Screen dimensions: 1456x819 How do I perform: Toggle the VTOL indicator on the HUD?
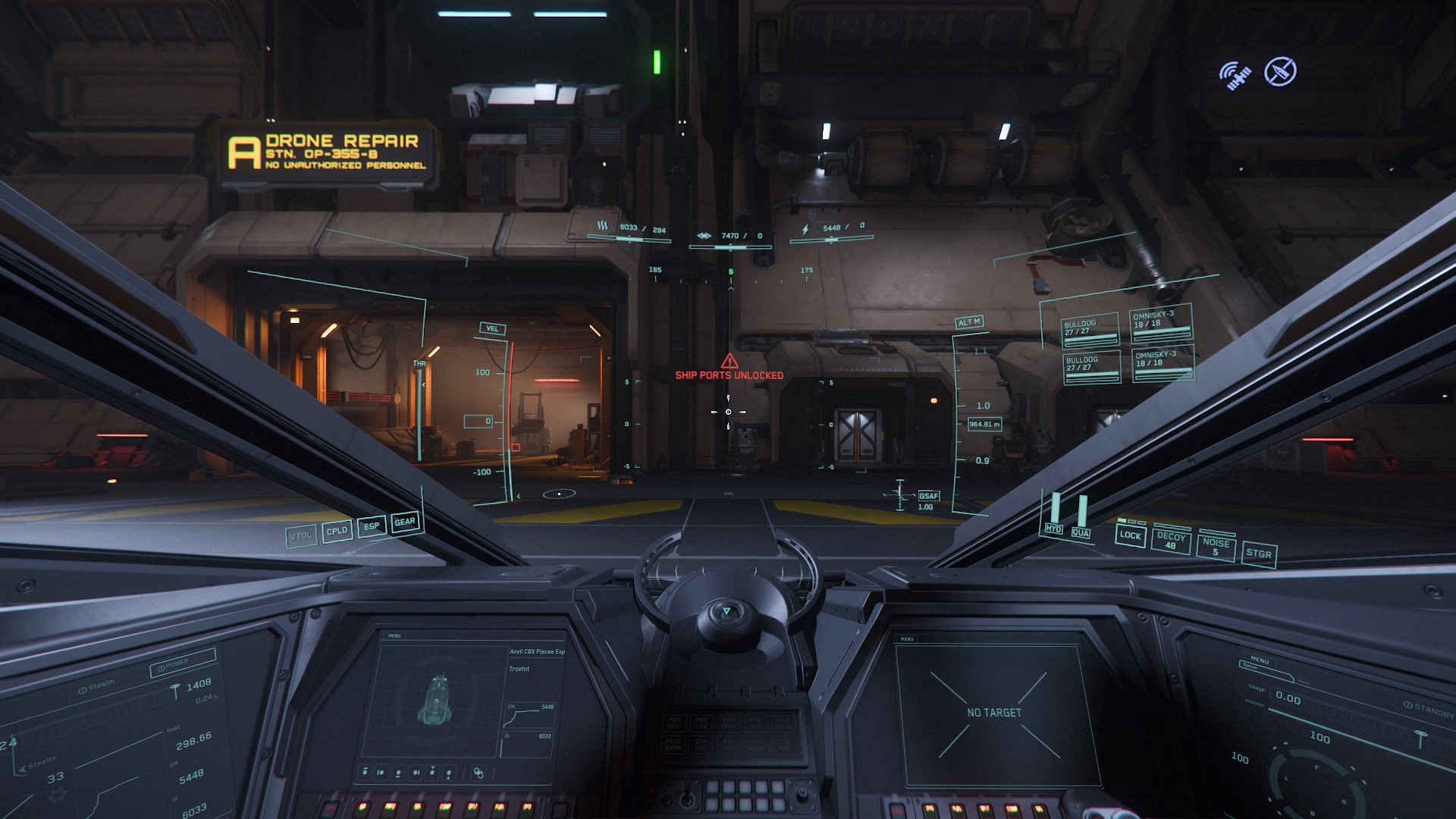[301, 536]
